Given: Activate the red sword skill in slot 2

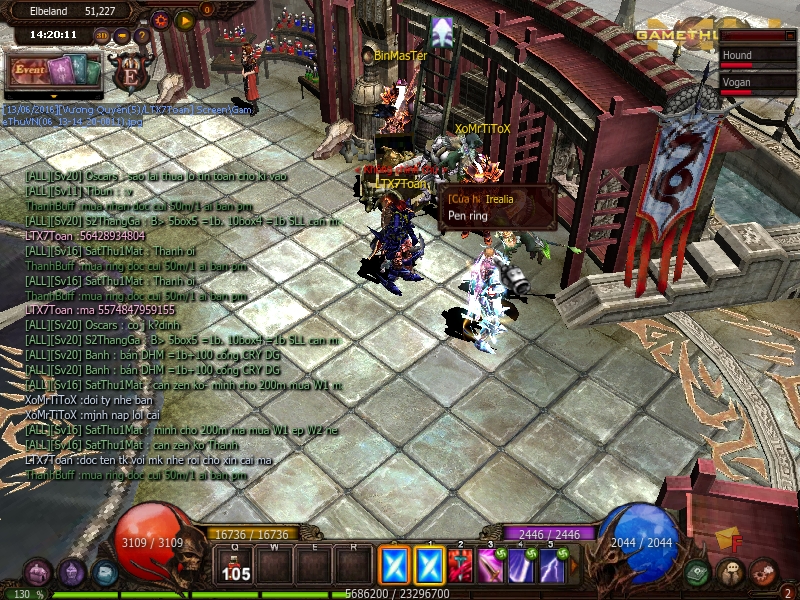Looking at the screenshot, I should pos(461,567).
